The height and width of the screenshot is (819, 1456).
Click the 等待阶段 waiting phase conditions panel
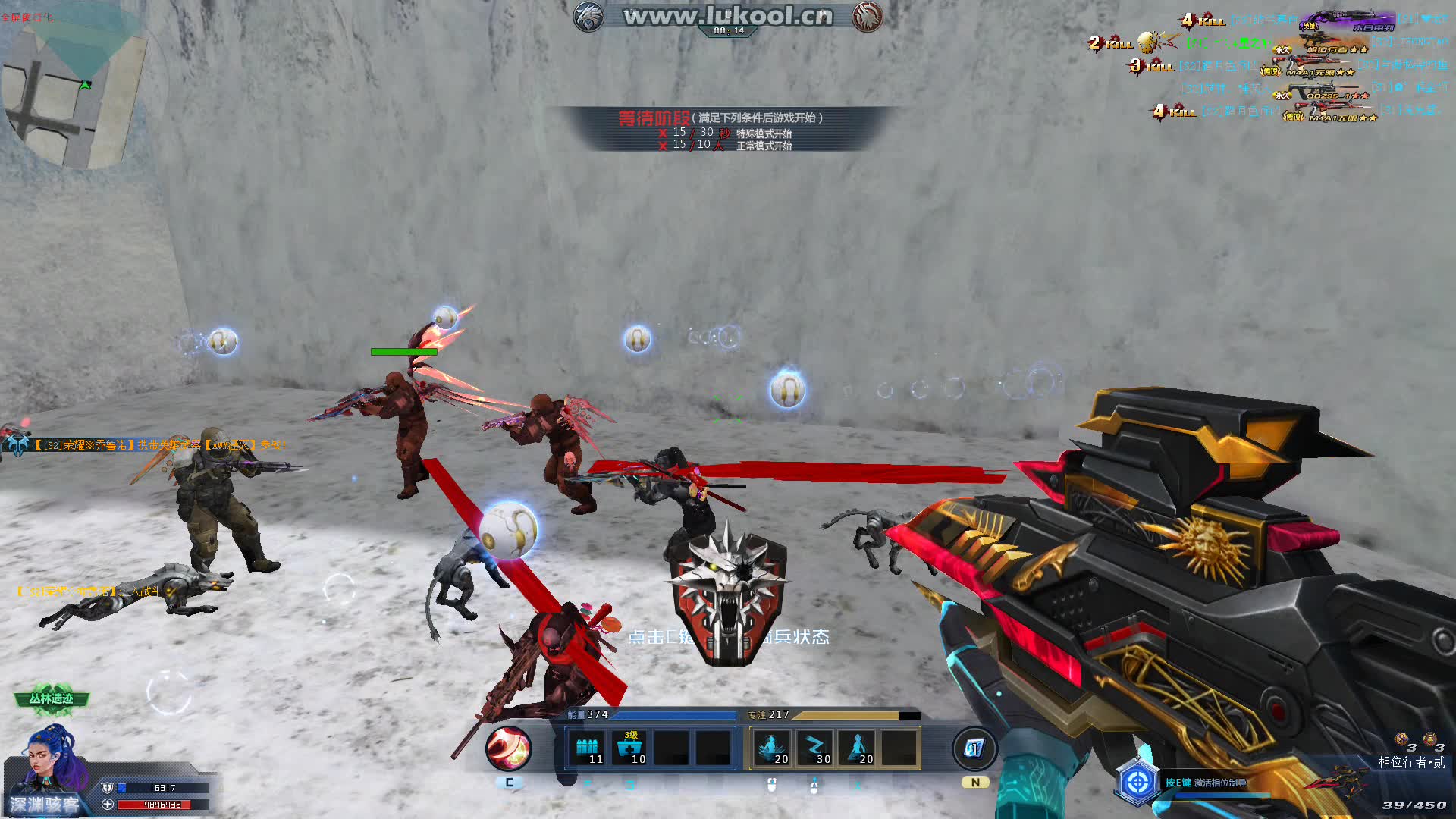(x=720, y=130)
